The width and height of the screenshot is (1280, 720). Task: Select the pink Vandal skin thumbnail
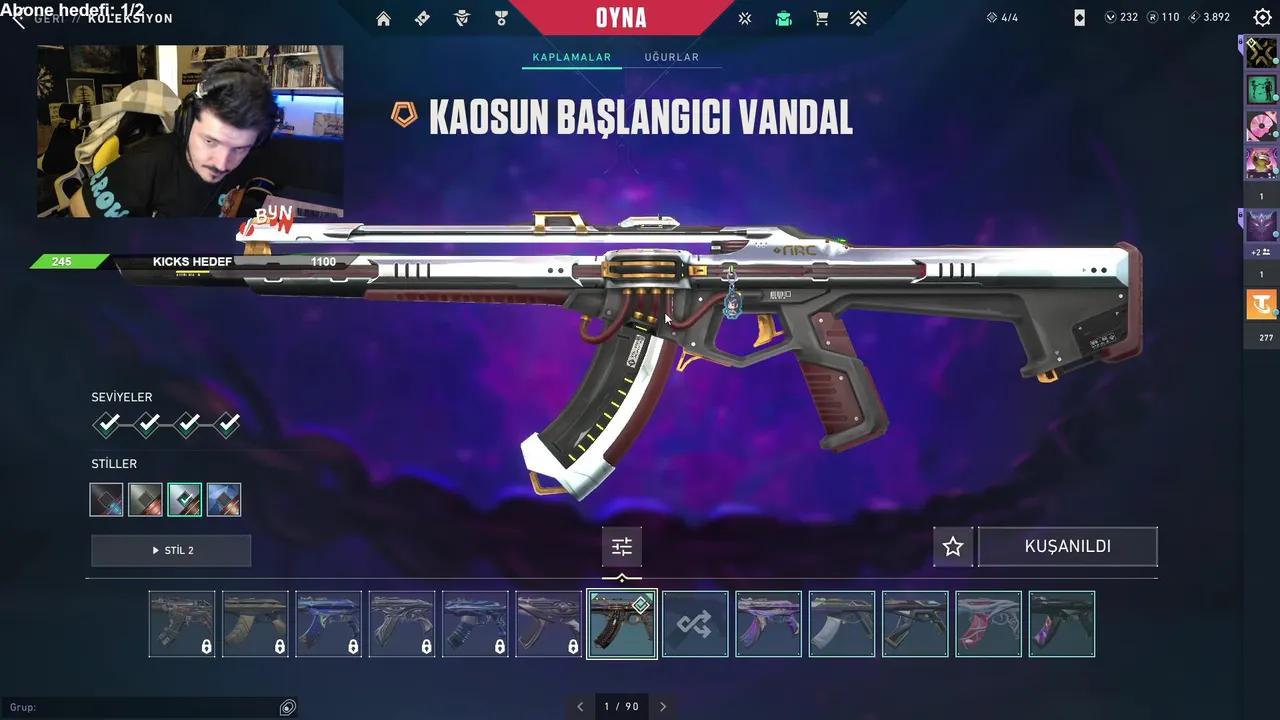click(x=988, y=624)
